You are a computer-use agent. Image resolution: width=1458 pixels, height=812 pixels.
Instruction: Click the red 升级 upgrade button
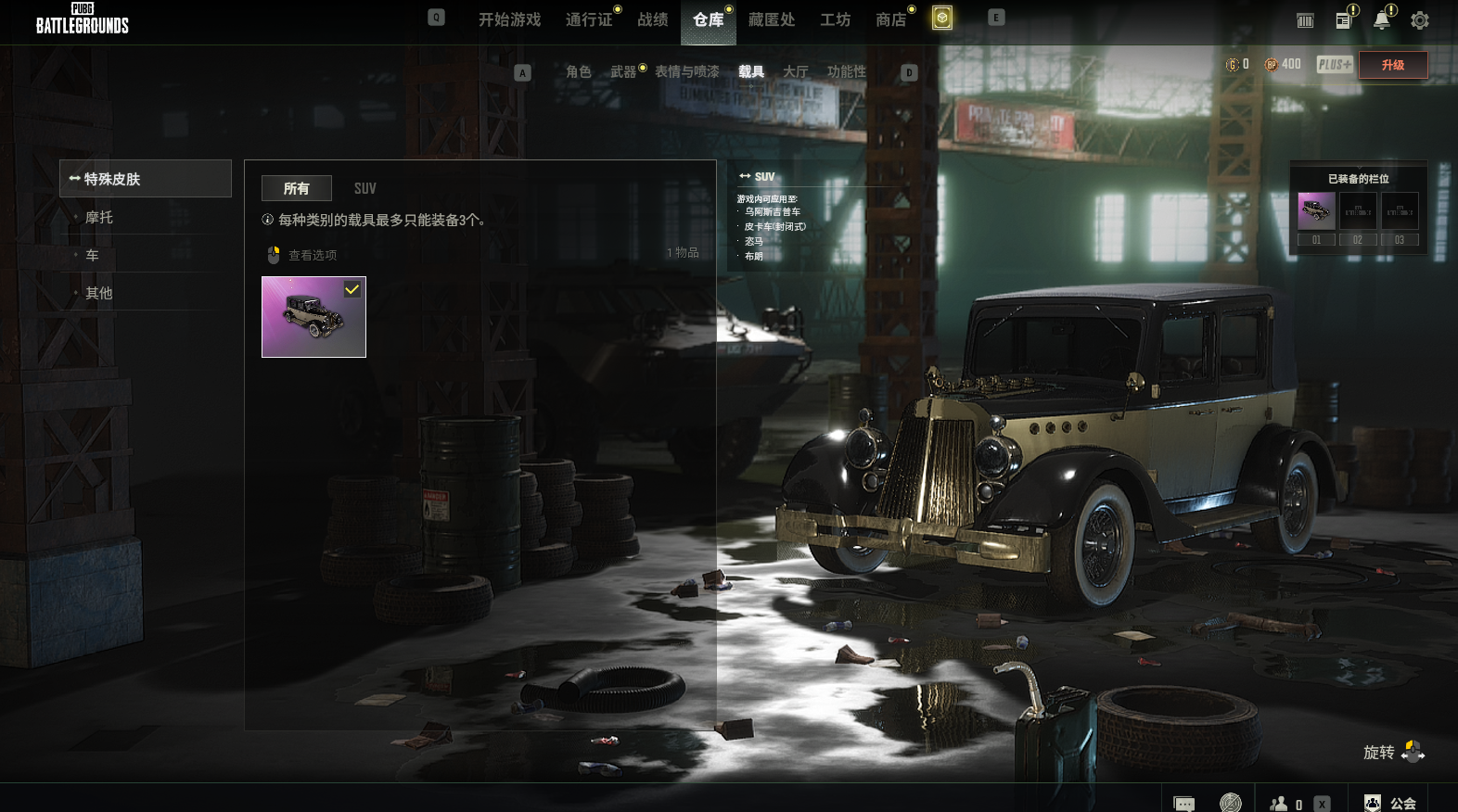click(1393, 65)
